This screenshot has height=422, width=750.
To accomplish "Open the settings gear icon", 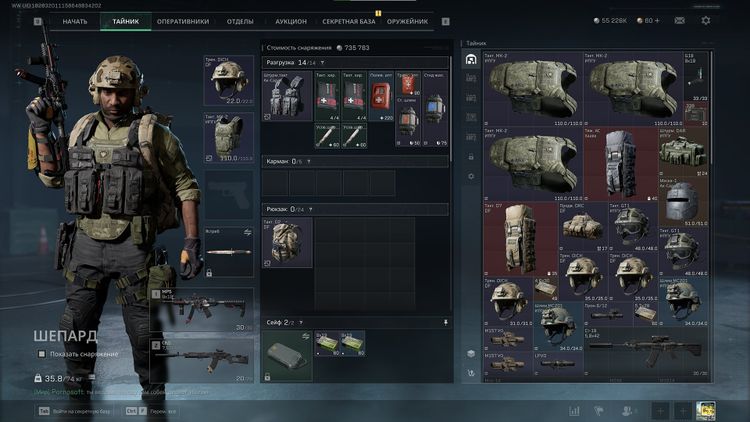I will pos(706,20).
